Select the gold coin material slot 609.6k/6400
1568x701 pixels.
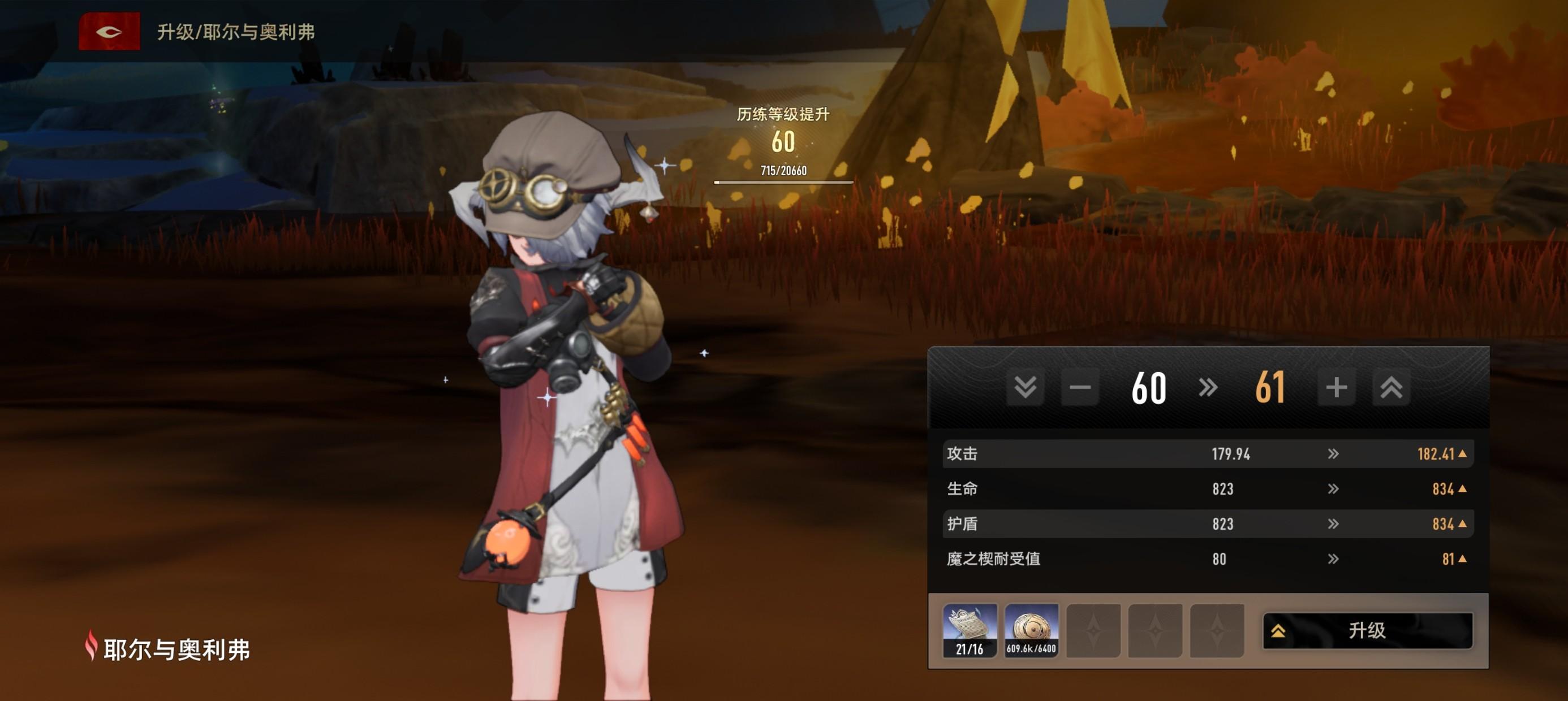pos(1031,630)
